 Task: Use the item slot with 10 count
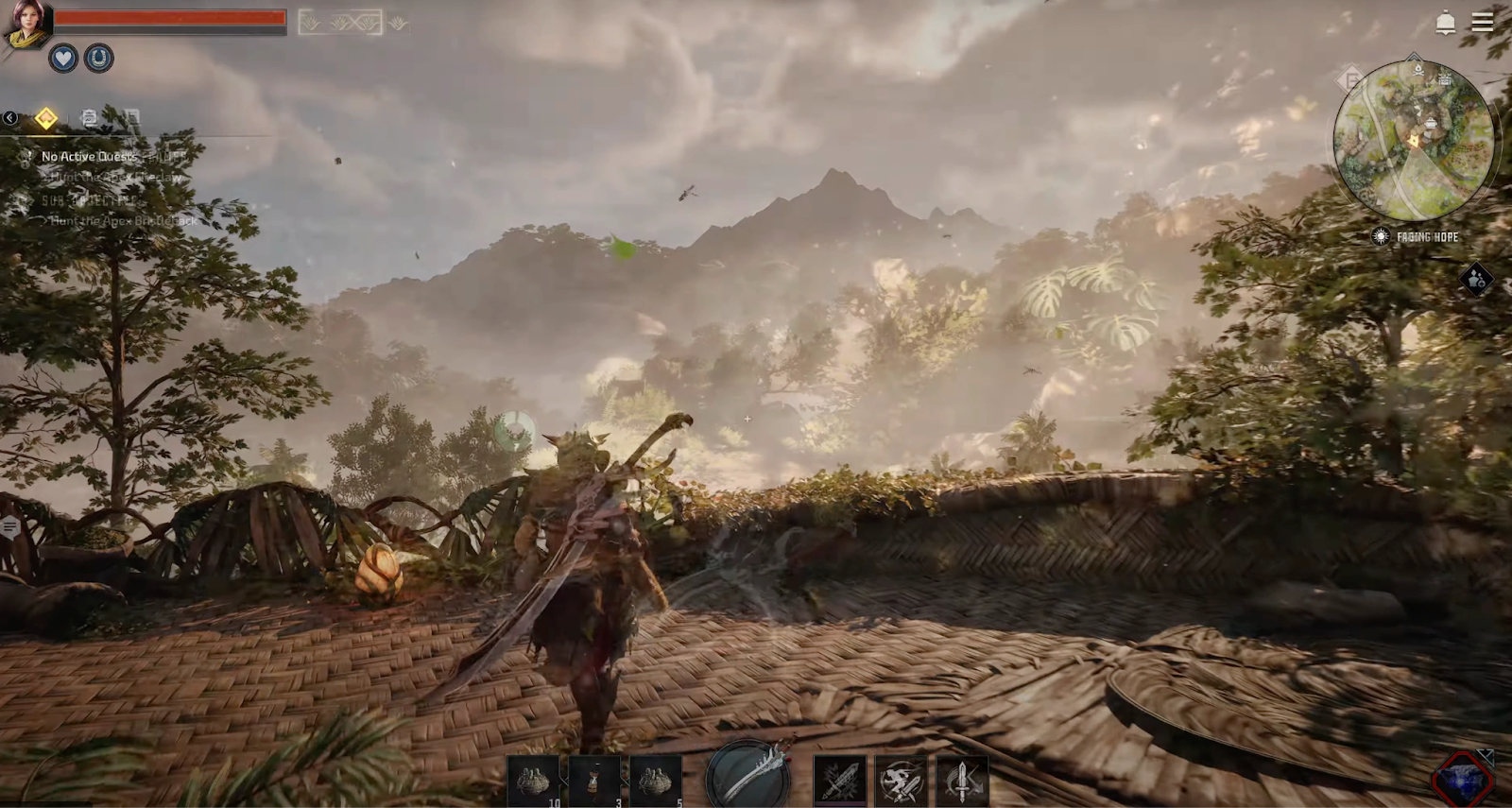534,782
